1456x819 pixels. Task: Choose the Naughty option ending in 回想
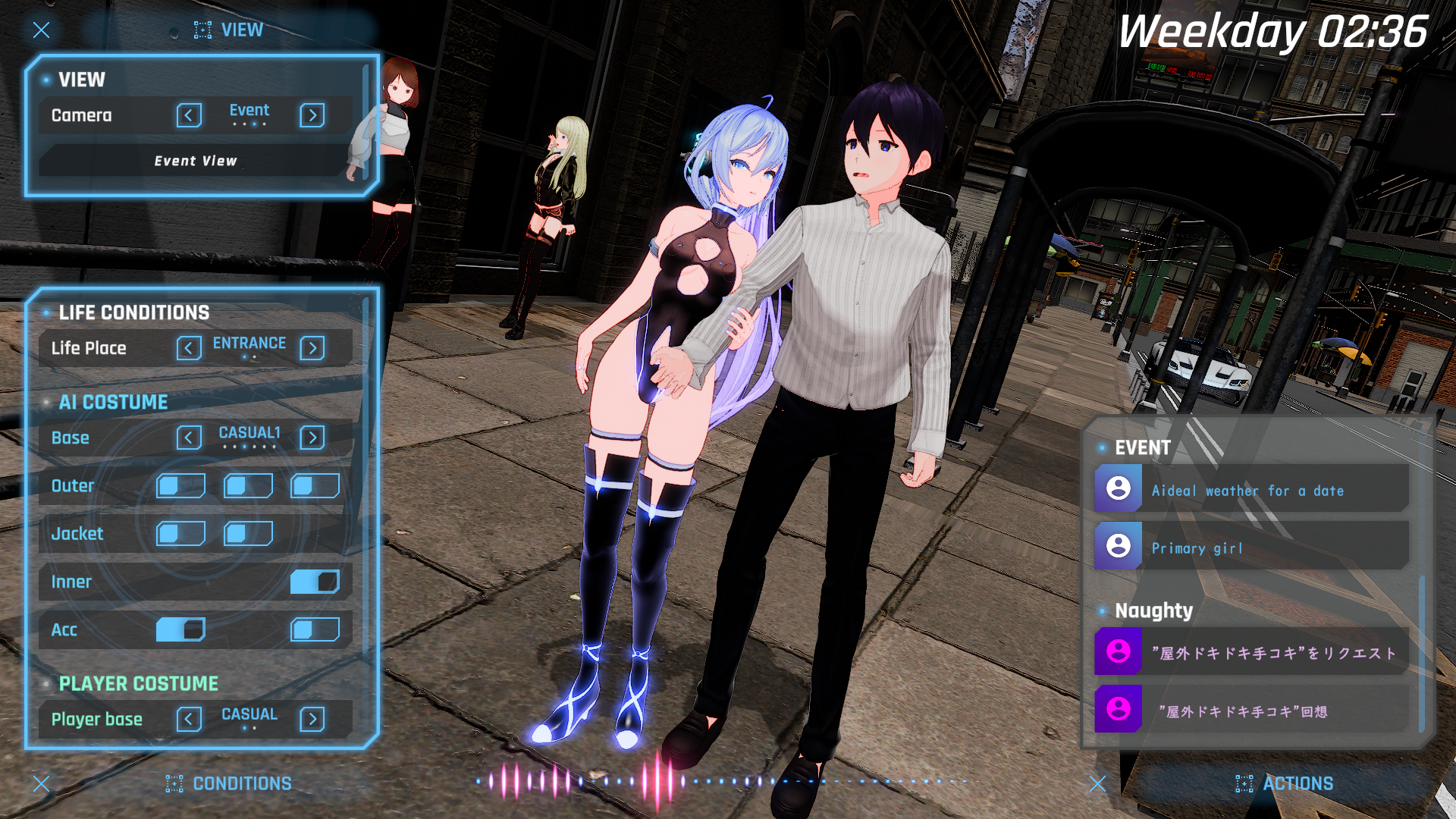coord(1251,711)
